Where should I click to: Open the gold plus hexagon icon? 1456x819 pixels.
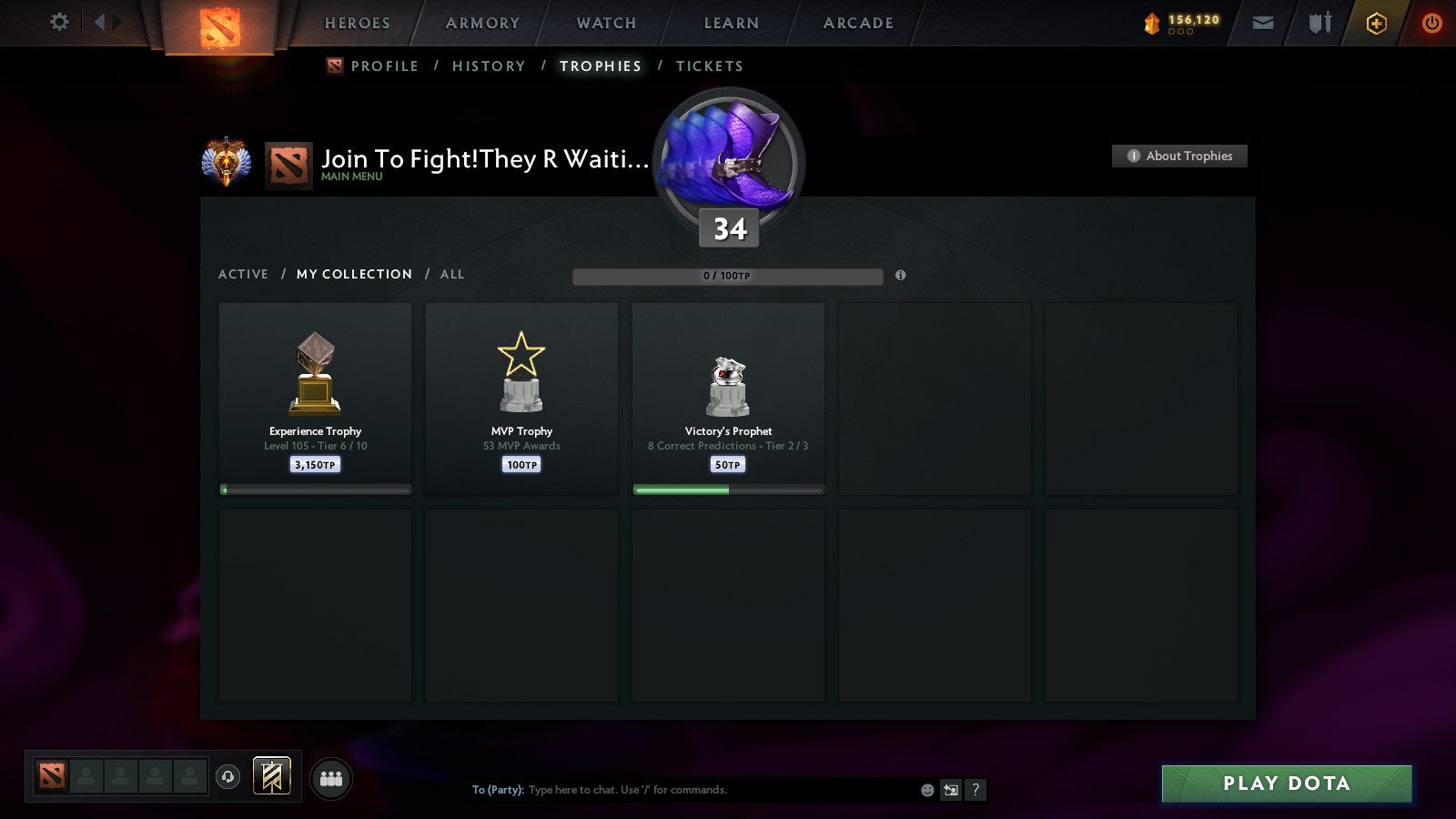click(1376, 23)
